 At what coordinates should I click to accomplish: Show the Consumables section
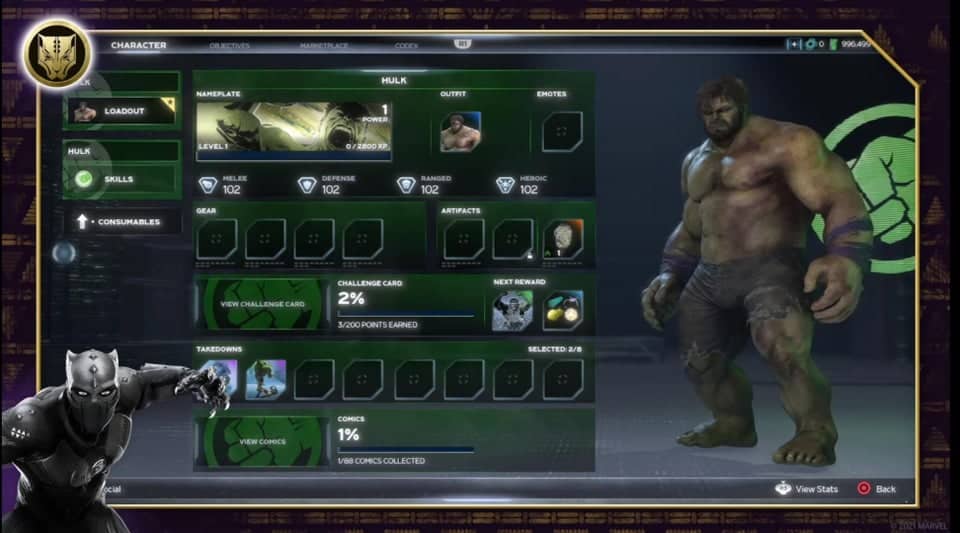124,222
